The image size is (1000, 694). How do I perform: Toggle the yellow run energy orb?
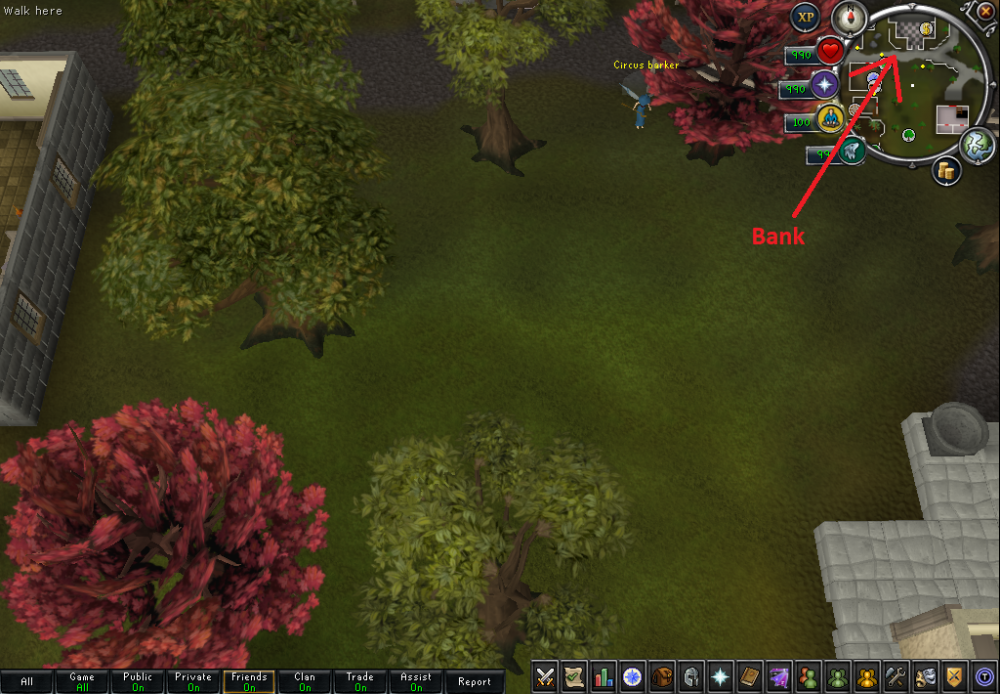(829, 120)
